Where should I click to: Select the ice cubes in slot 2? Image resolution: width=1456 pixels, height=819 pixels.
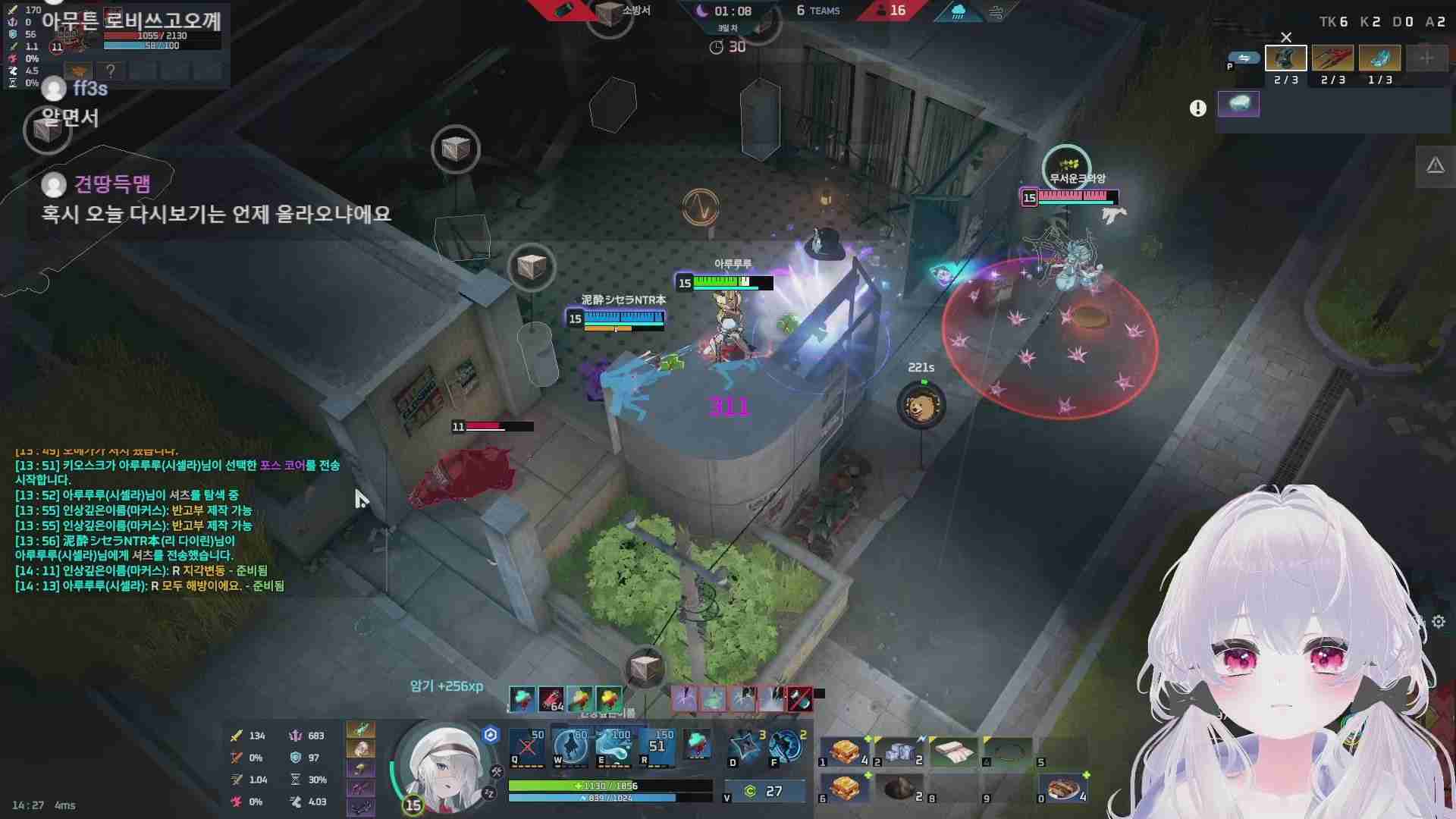[x=899, y=751]
